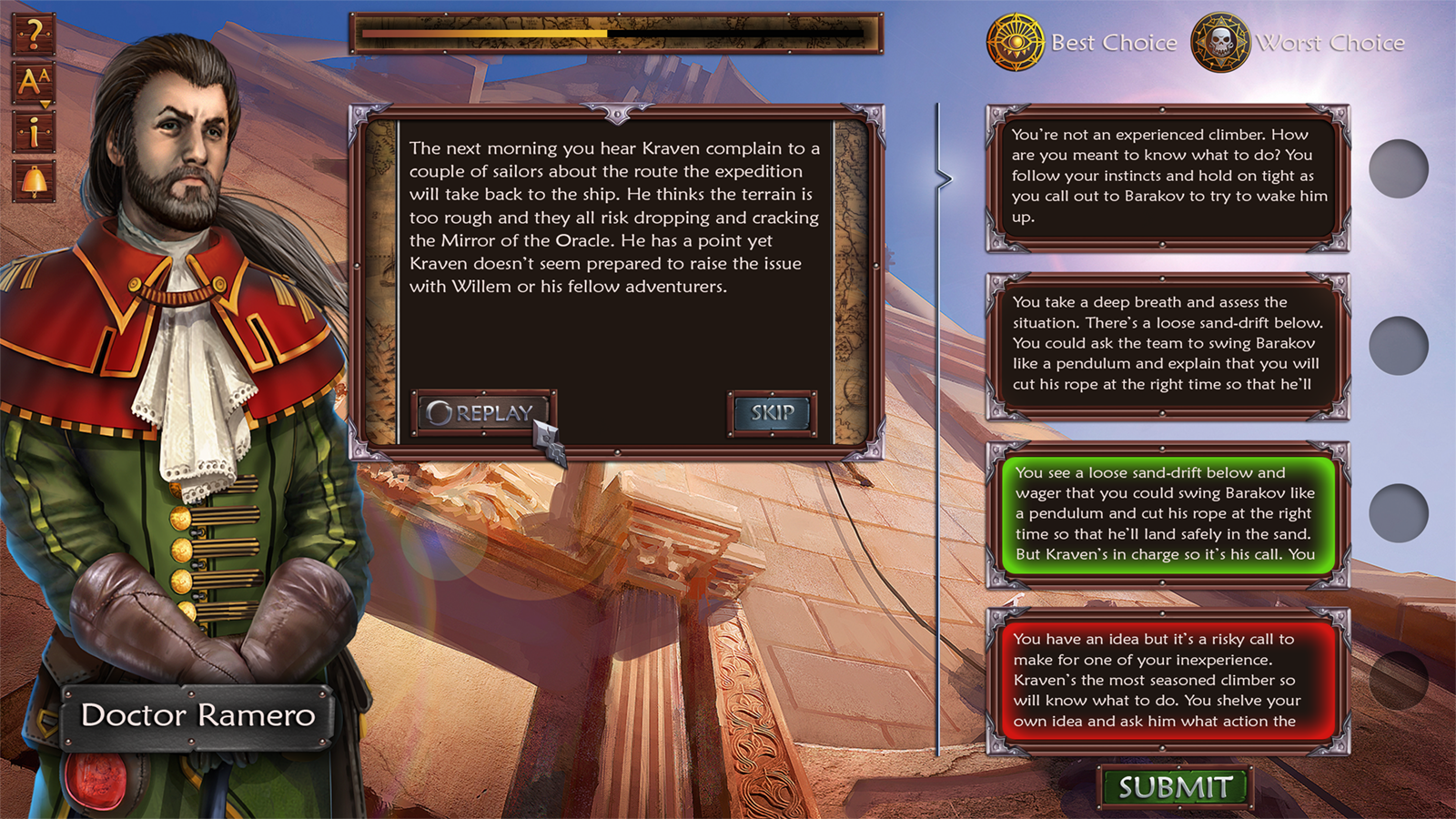This screenshot has width=1456, height=819.
Task: Open the question mark help icon
Action: pyautogui.click(x=34, y=34)
